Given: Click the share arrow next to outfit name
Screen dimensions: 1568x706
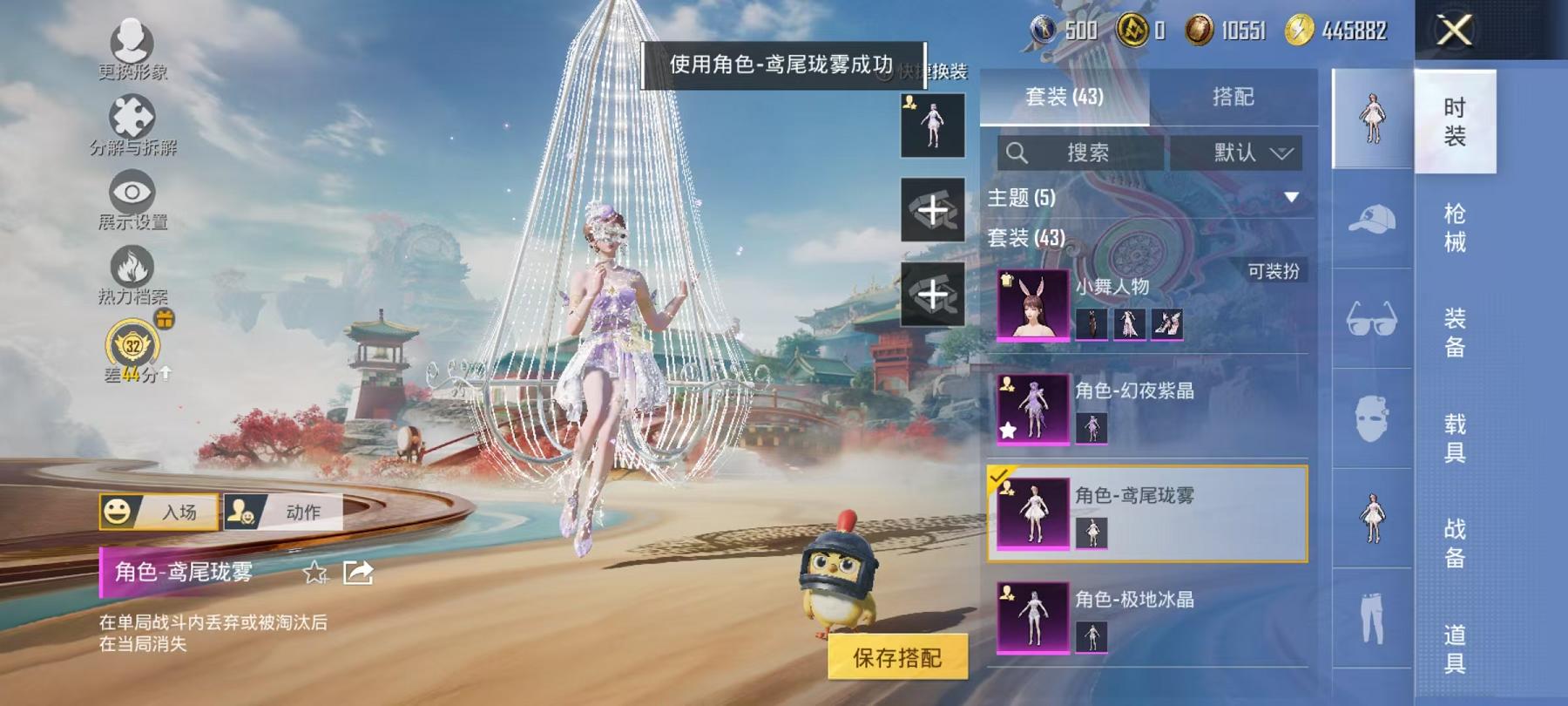Looking at the screenshot, I should tap(358, 574).
